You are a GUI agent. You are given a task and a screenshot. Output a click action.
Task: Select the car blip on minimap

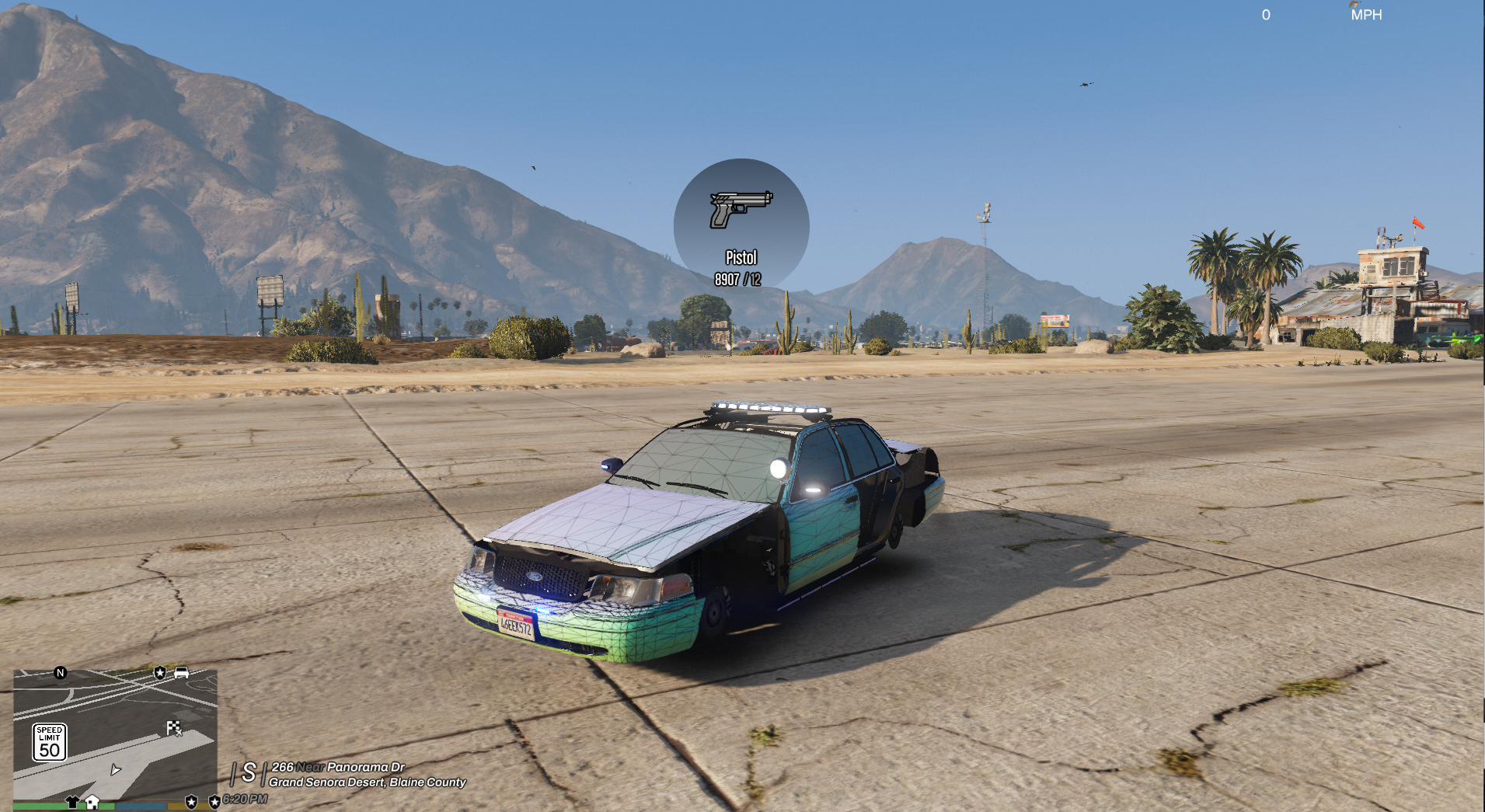point(181,673)
